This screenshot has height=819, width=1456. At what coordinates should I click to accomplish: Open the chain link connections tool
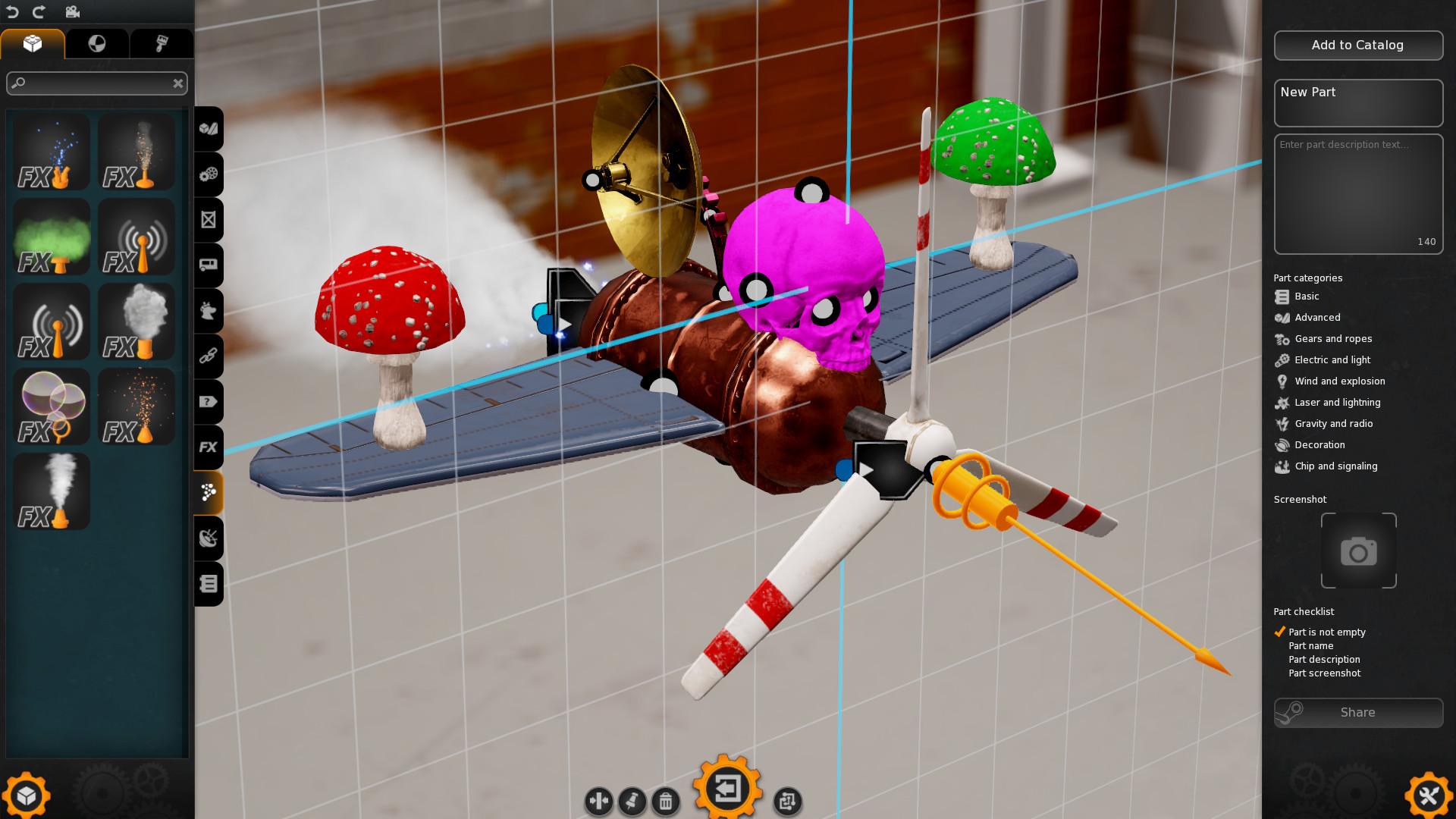tap(209, 356)
